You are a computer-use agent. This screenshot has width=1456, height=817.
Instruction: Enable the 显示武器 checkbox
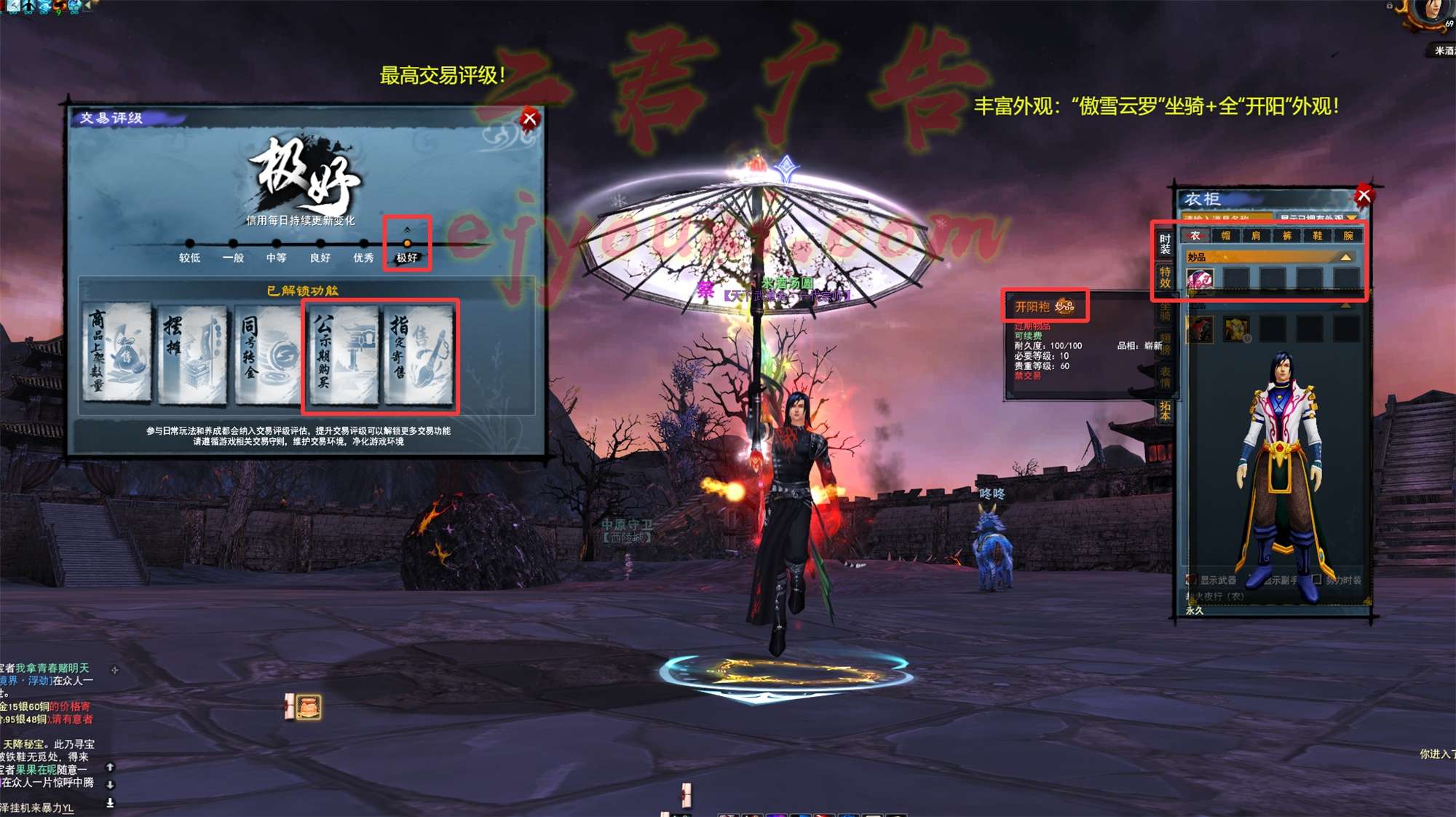pos(1190,579)
